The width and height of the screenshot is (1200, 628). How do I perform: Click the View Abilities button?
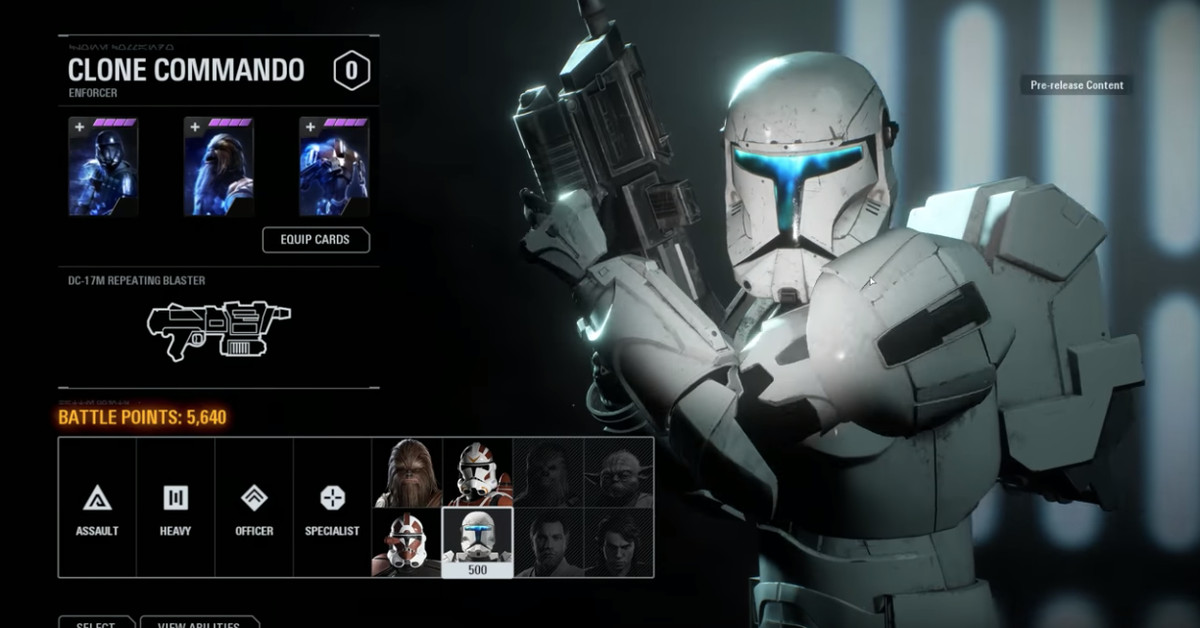tap(199, 623)
